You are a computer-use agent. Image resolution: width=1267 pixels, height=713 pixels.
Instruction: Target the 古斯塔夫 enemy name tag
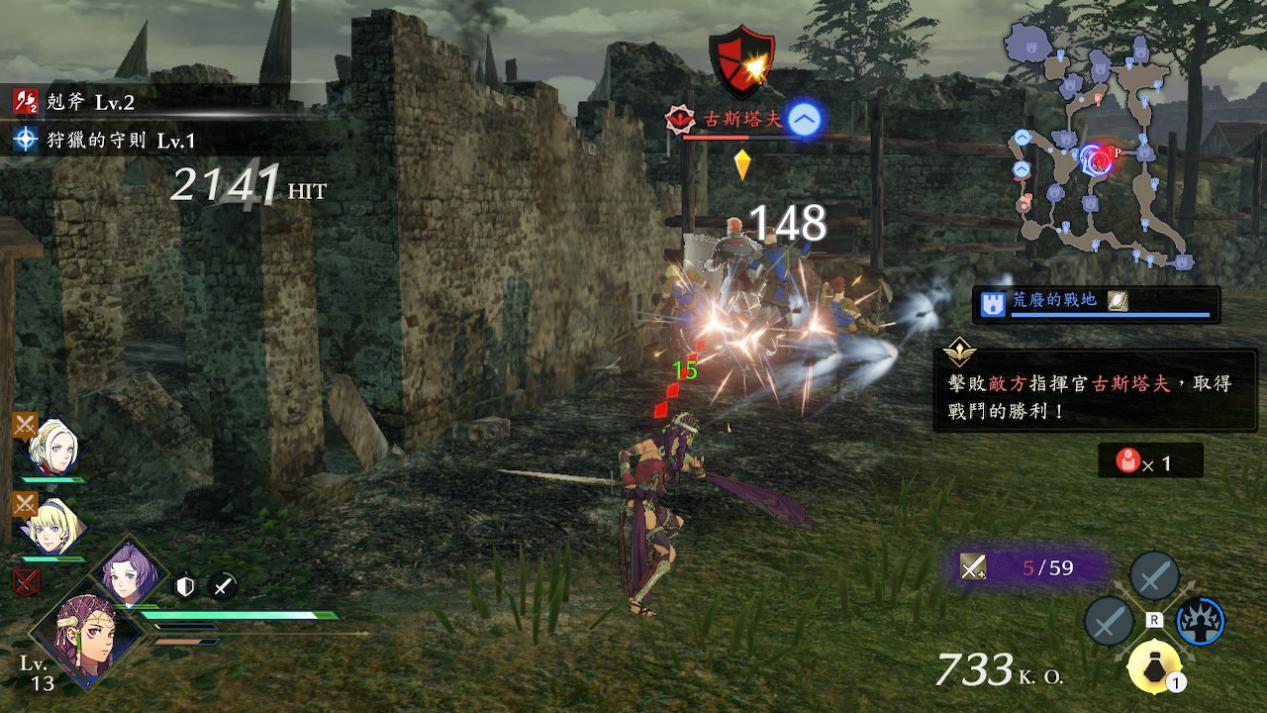(x=730, y=120)
